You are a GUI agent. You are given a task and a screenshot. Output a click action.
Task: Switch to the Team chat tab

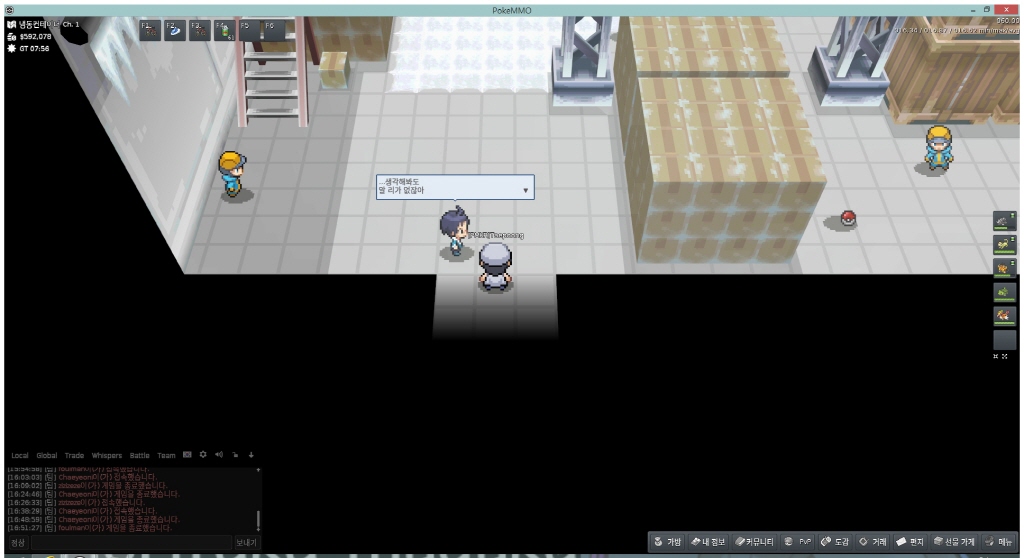pyautogui.click(x=166, y=455)
